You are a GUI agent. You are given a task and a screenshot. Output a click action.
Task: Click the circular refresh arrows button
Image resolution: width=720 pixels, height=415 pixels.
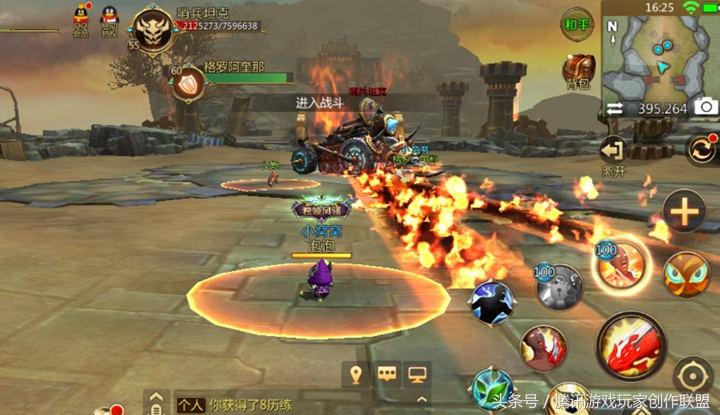pyautogui.click(x=701, y=150)
